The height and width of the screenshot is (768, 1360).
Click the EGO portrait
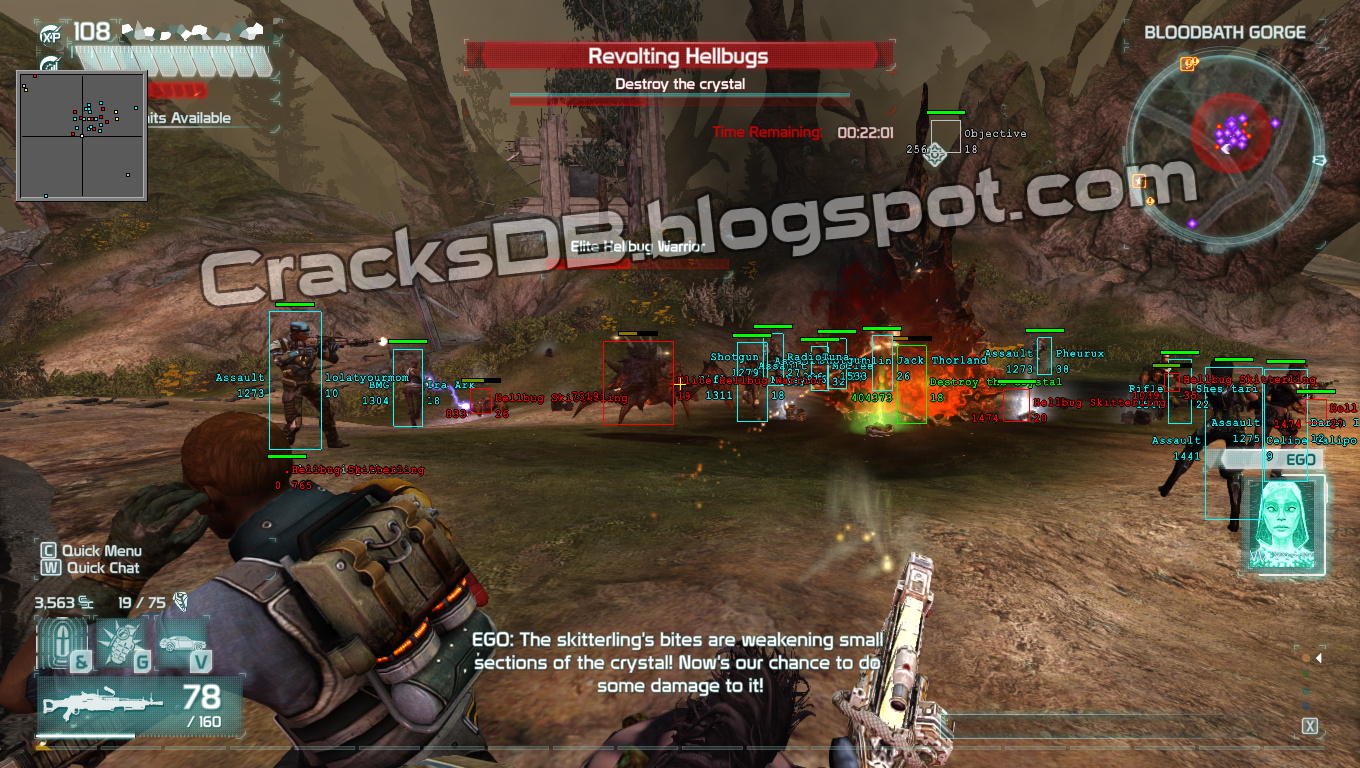pos(1283,523)
